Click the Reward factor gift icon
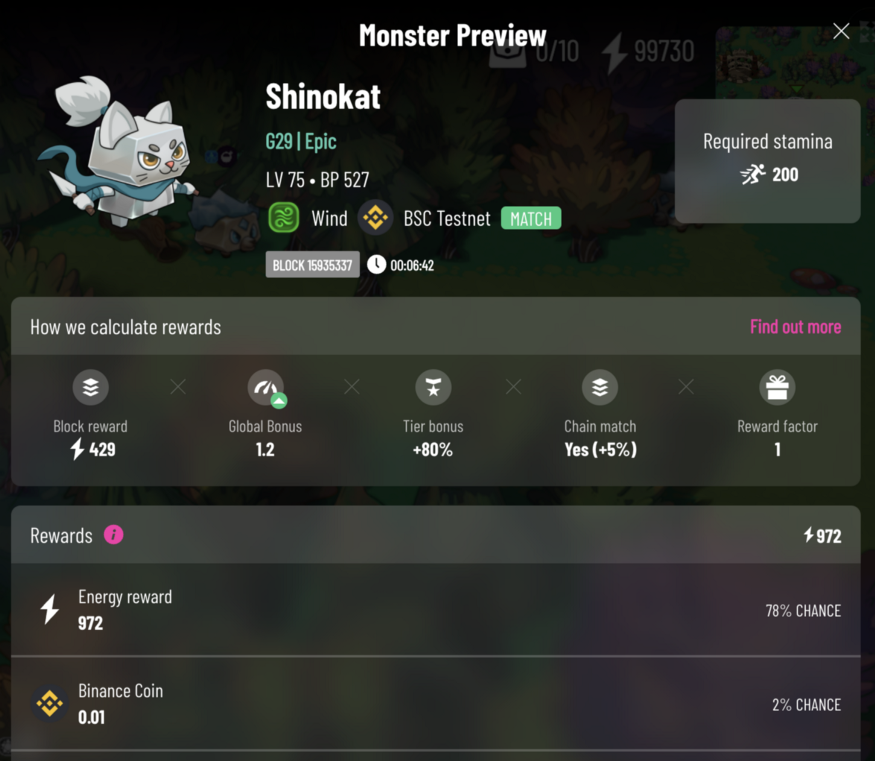 [777, 388]
